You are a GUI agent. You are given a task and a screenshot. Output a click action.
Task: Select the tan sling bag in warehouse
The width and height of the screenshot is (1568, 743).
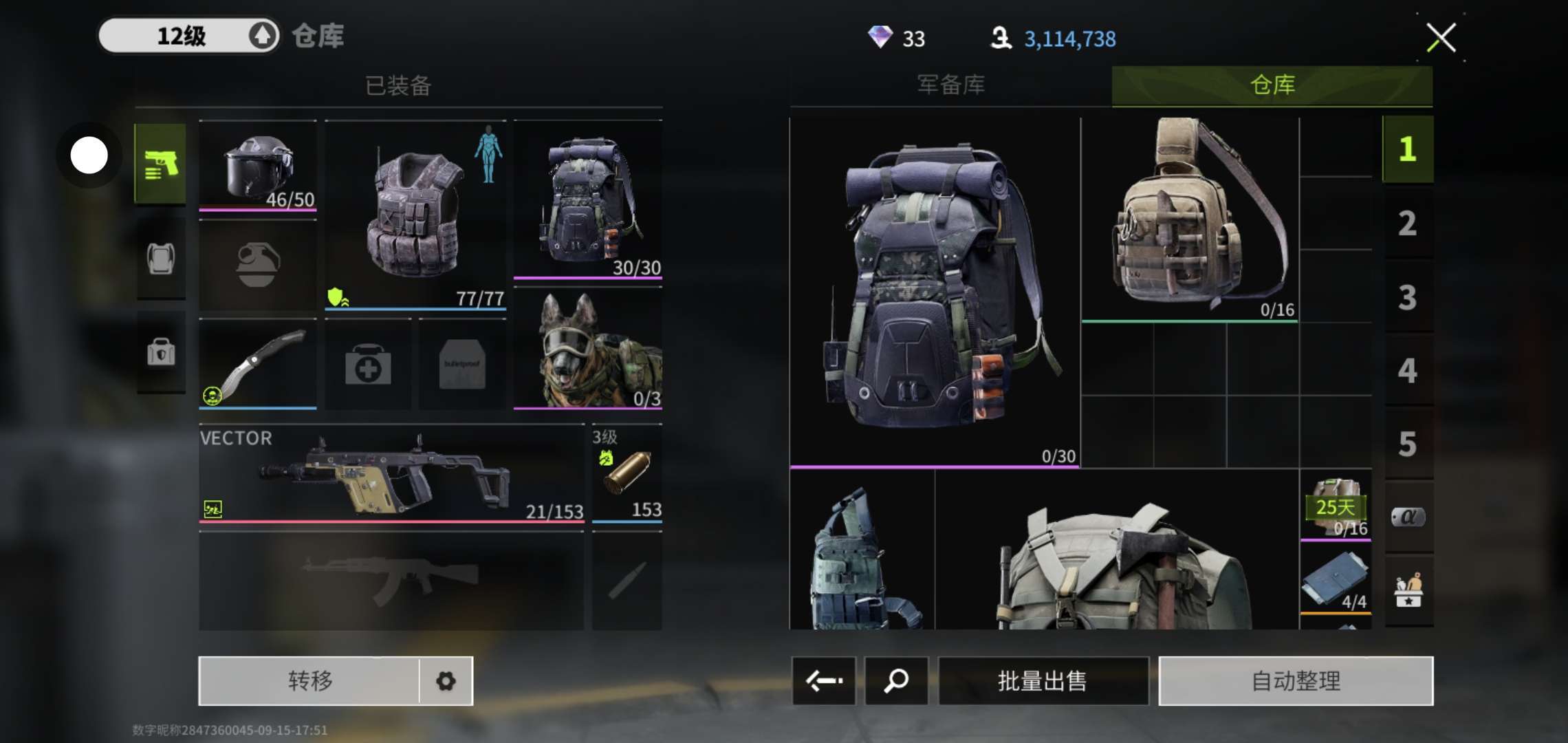click(1190, 219)
